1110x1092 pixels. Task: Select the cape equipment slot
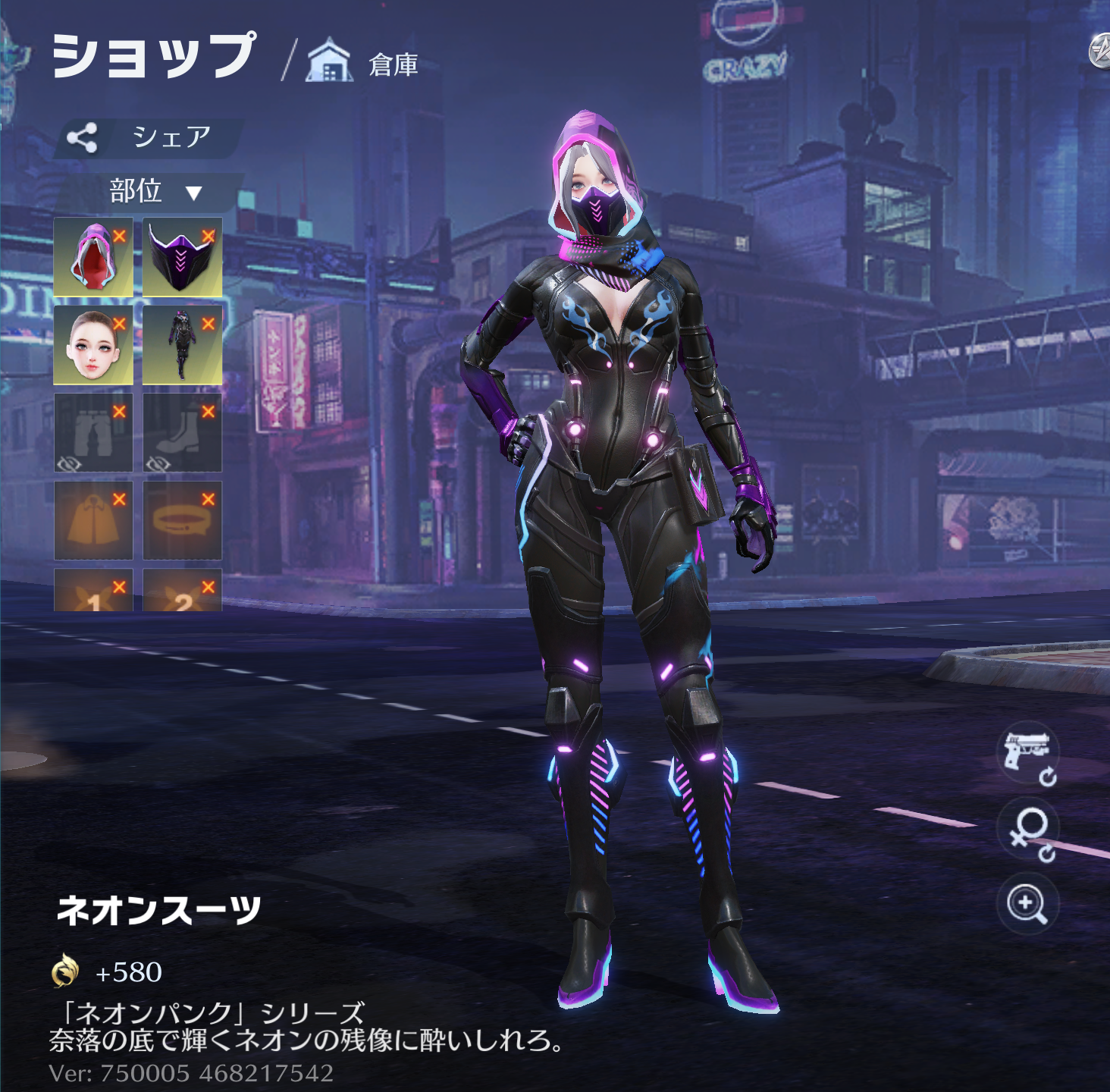pos(92,522)
